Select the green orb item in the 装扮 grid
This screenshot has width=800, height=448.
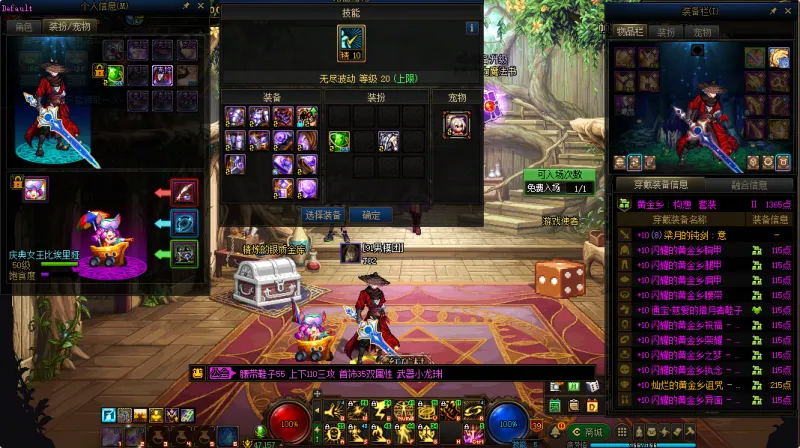339,140
